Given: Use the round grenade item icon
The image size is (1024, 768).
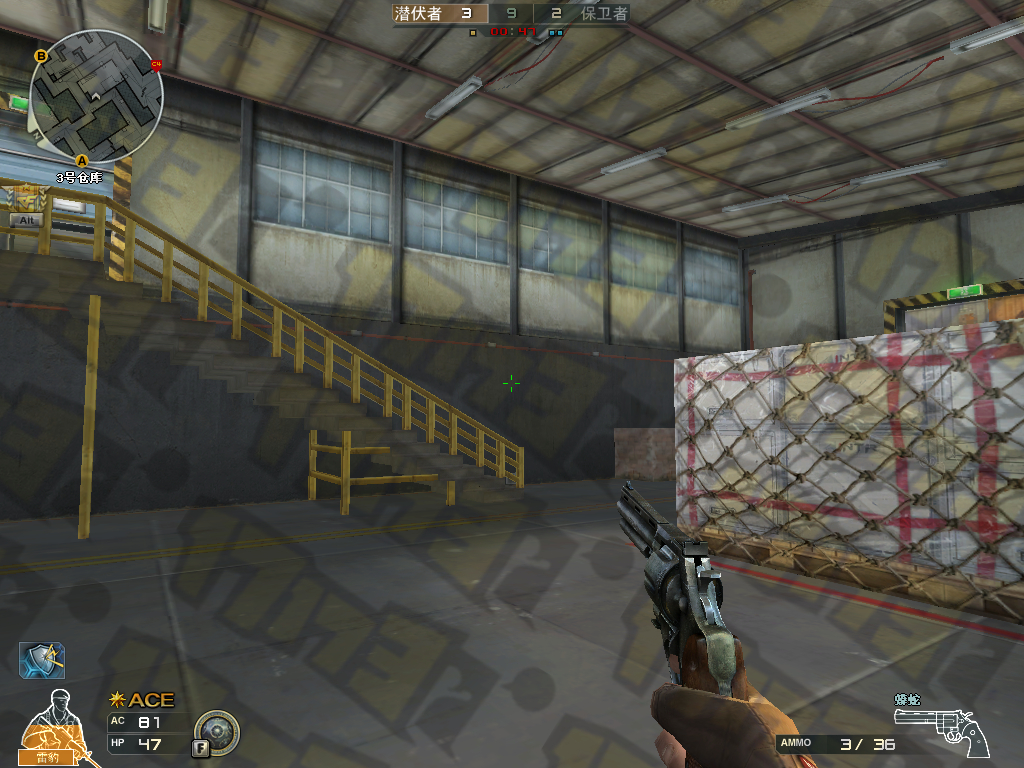Looking at the screenshot, I should point(216,732).
